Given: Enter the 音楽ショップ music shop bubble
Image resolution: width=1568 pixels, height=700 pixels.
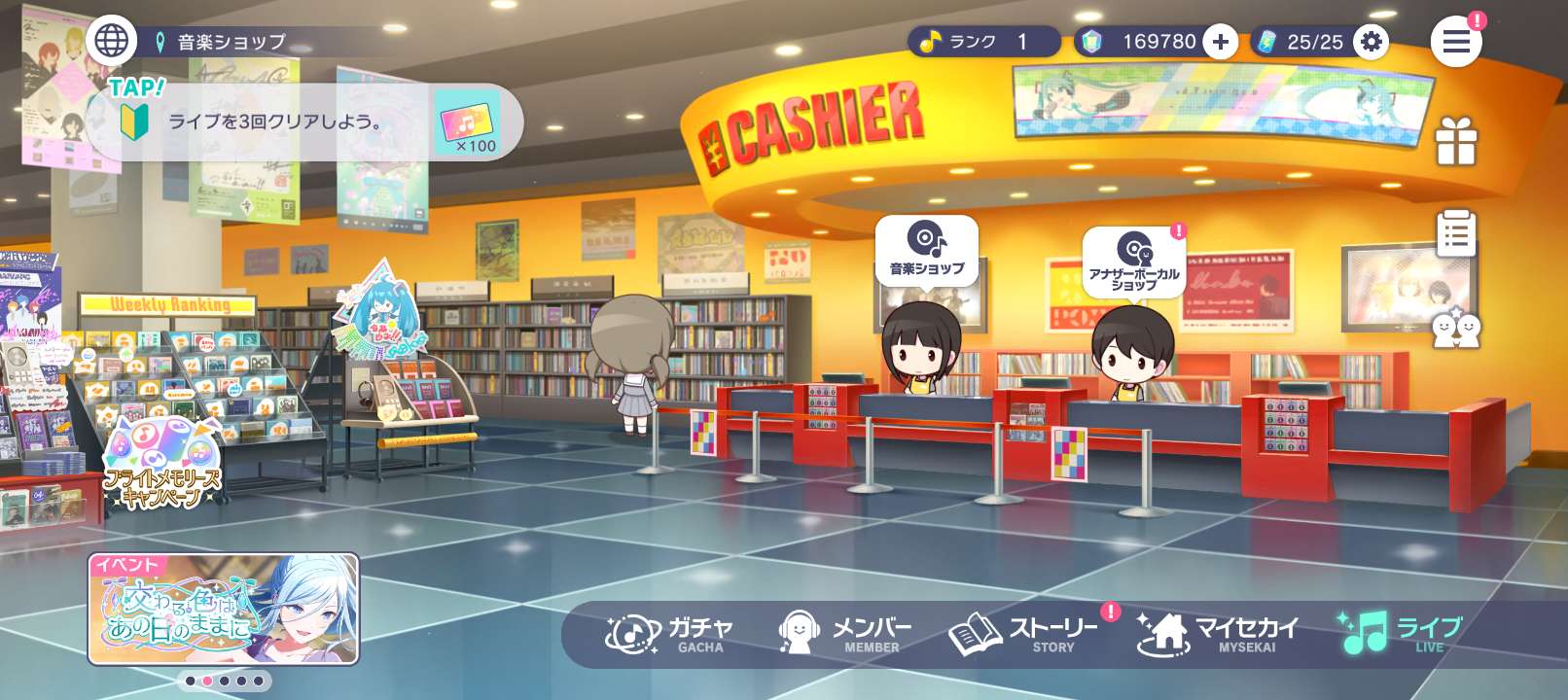Looking at the screenshot, I should pyautogui.click(x=926, y=249).
